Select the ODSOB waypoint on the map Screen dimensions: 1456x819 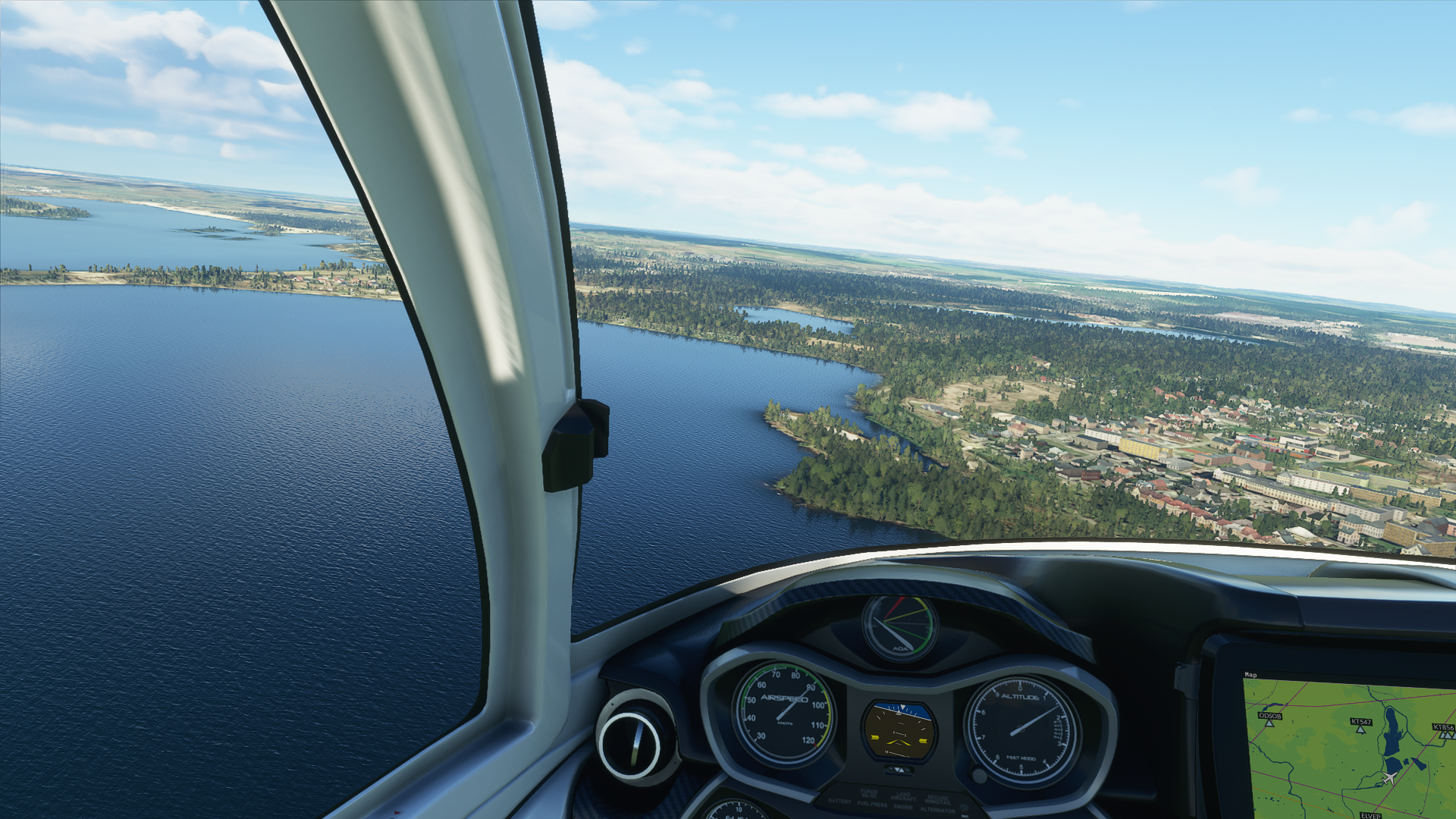1269,723
